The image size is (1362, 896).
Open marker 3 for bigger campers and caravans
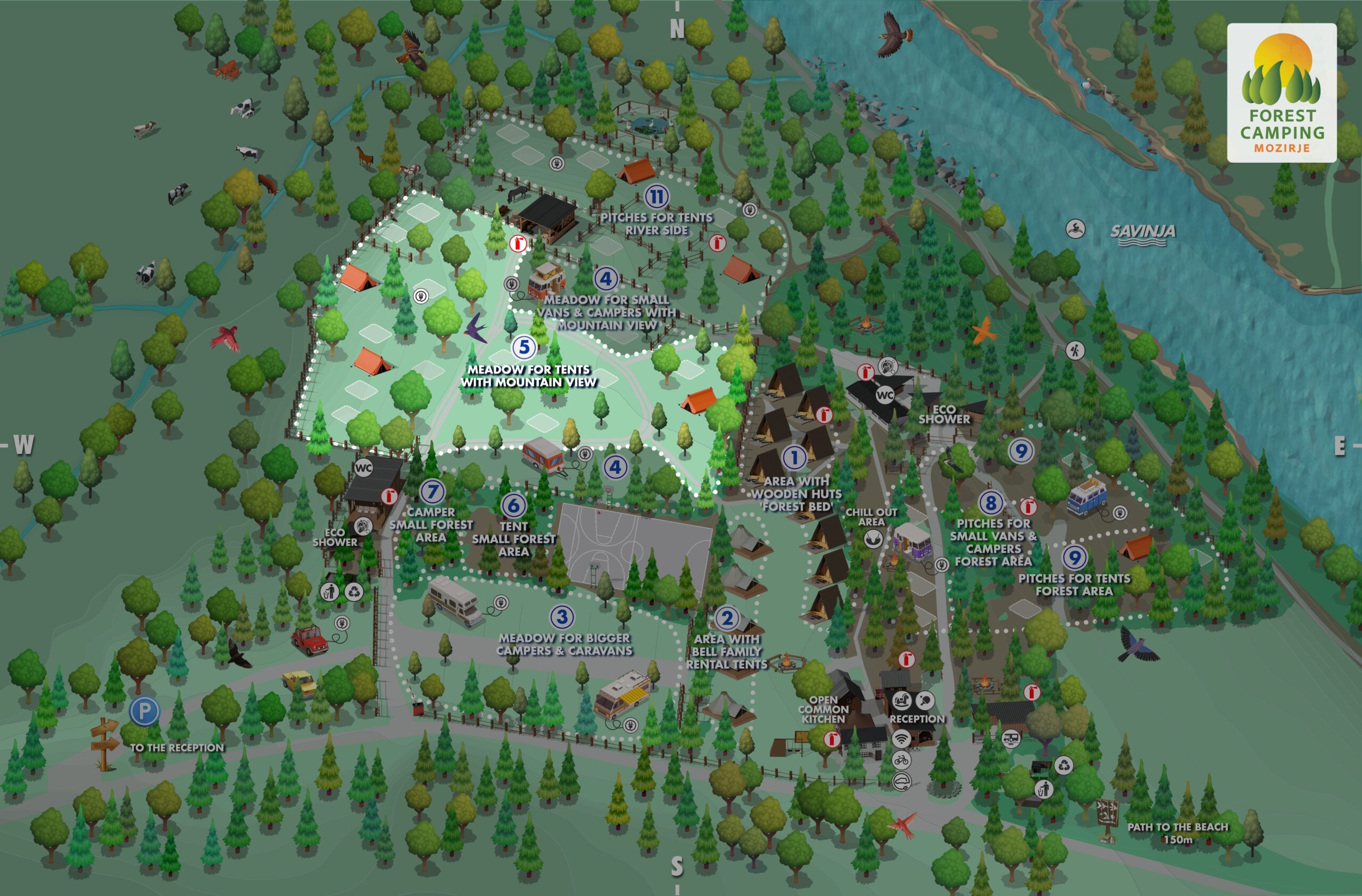[x=562, y=617]
